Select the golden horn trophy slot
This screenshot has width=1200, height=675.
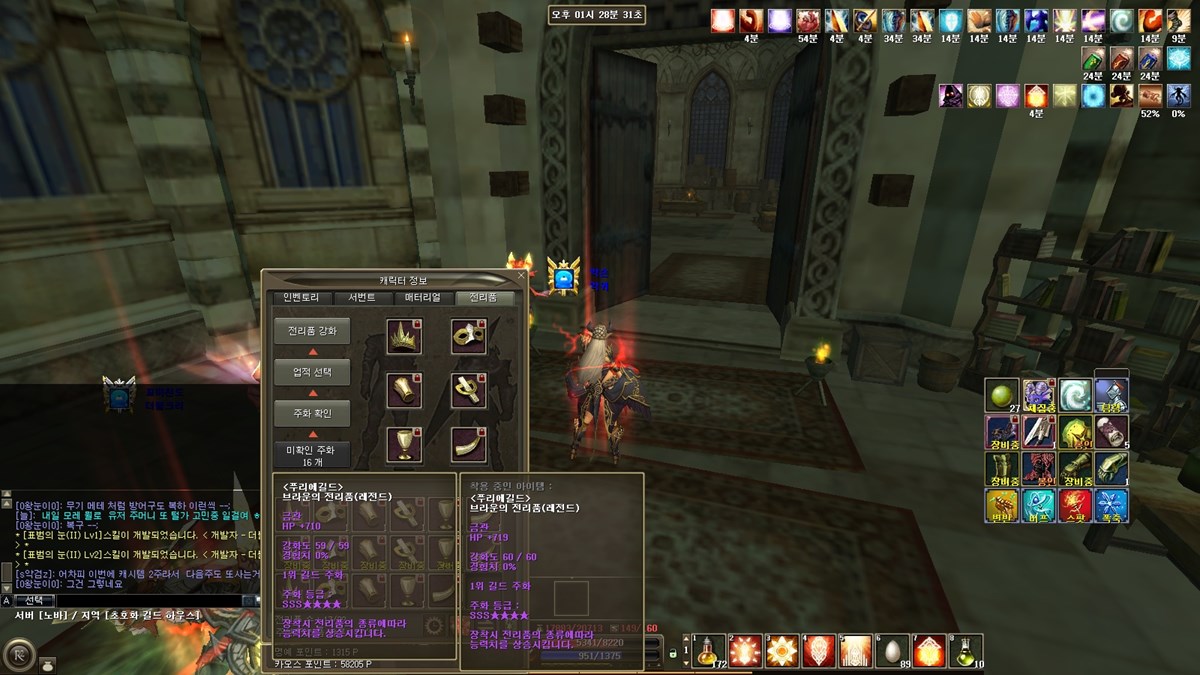468,444
